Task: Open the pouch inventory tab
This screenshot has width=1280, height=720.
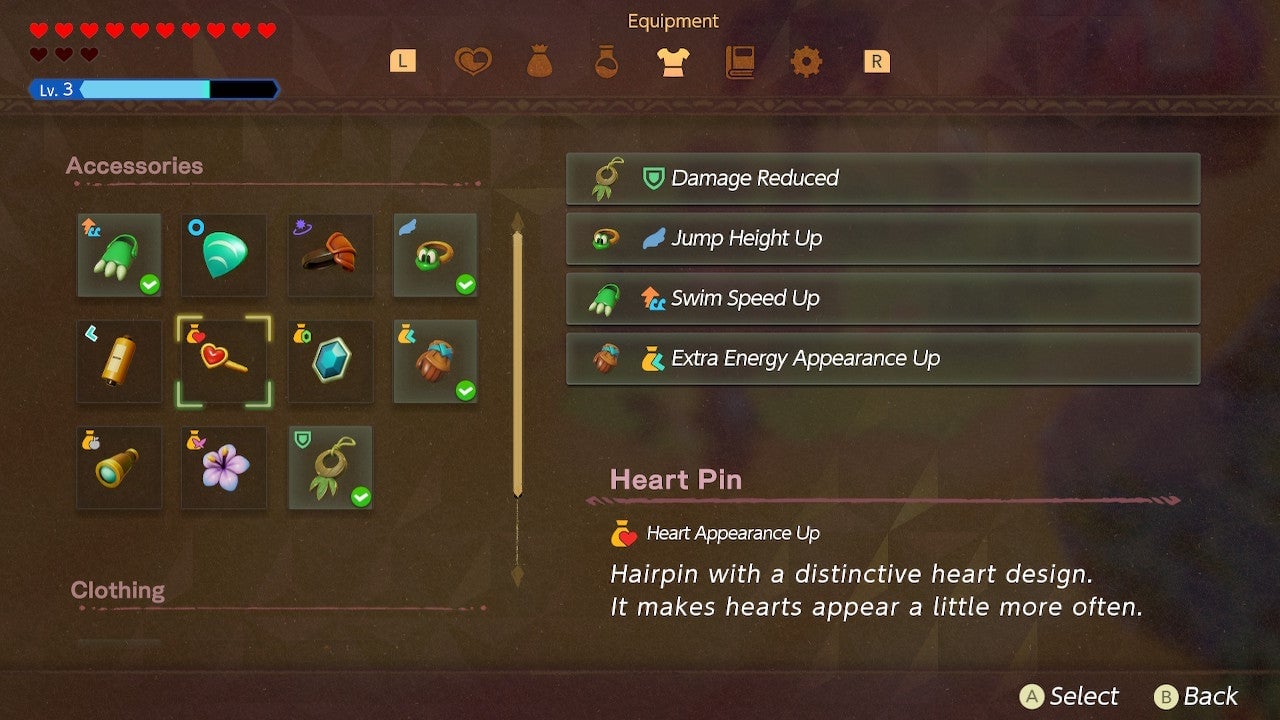Action: 541,61
